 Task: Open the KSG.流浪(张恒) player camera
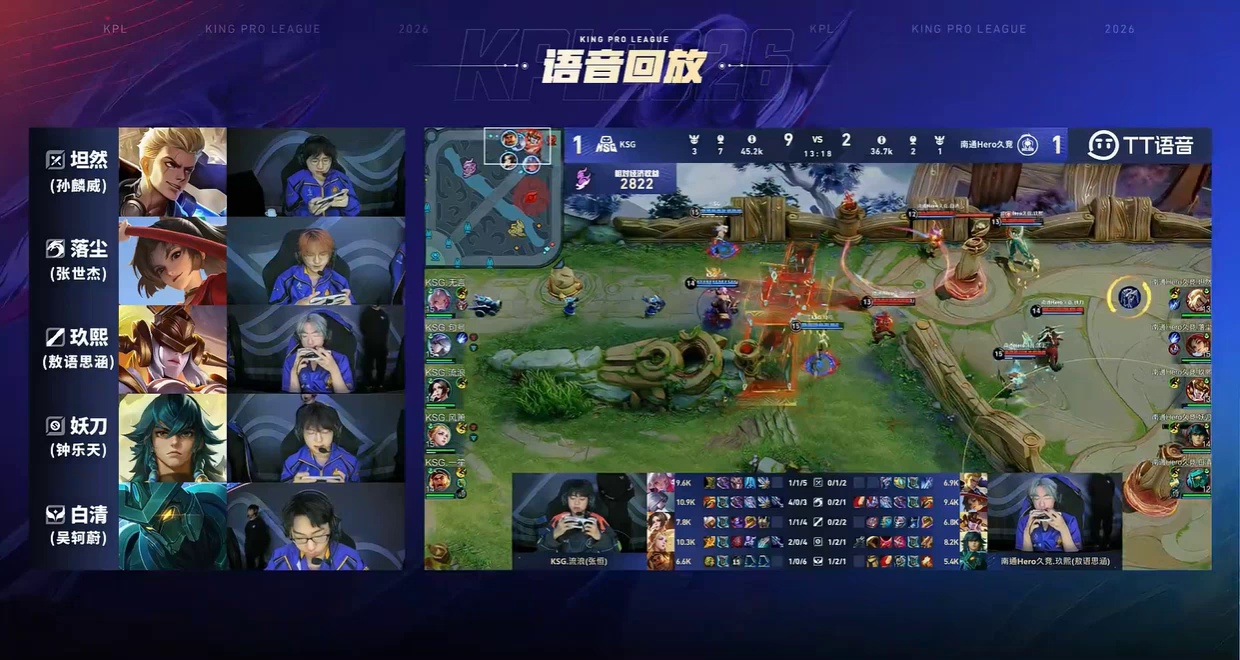coord(579,520)
